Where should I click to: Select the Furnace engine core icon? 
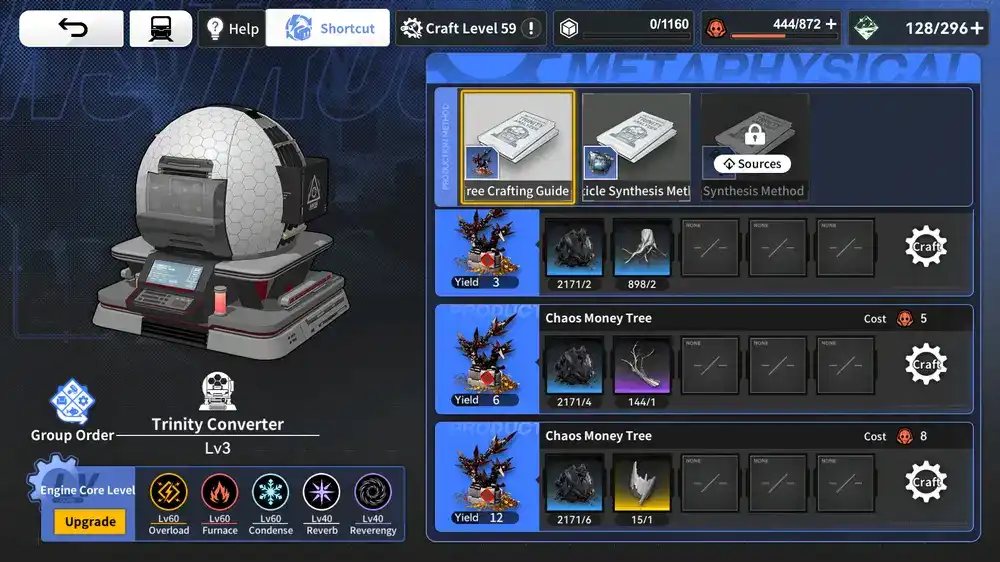219,494
